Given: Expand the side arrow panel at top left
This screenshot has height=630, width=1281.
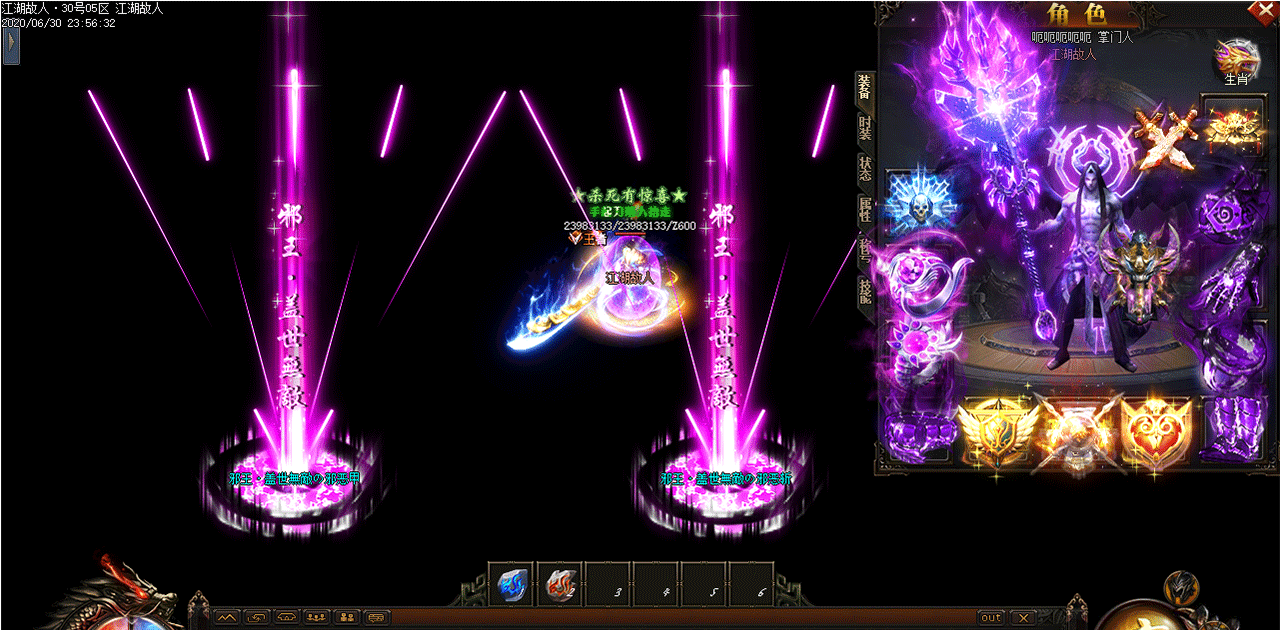Looking at the screenshot, I should 11,45.
